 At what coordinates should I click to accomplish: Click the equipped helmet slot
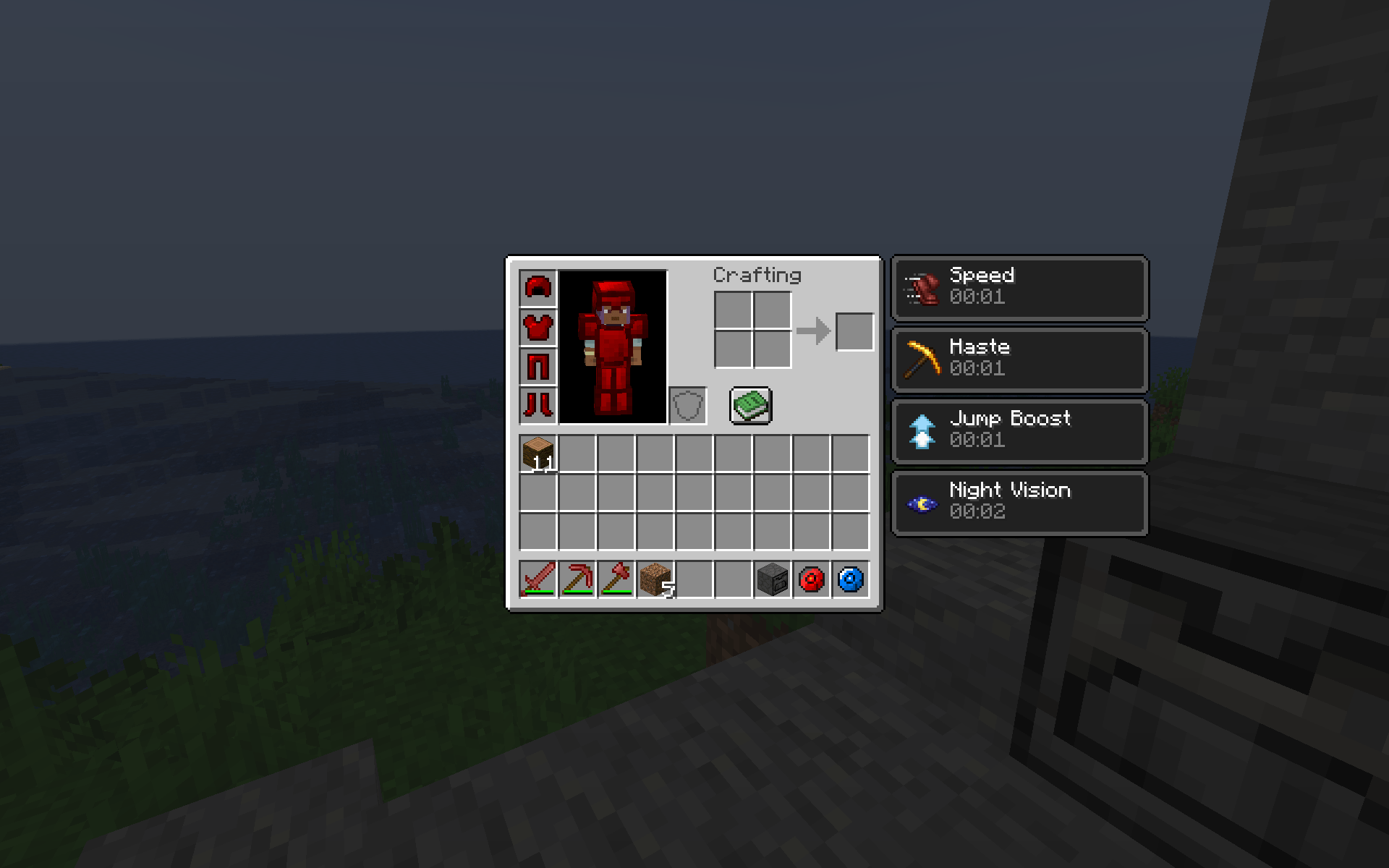(x=538, y=288)
